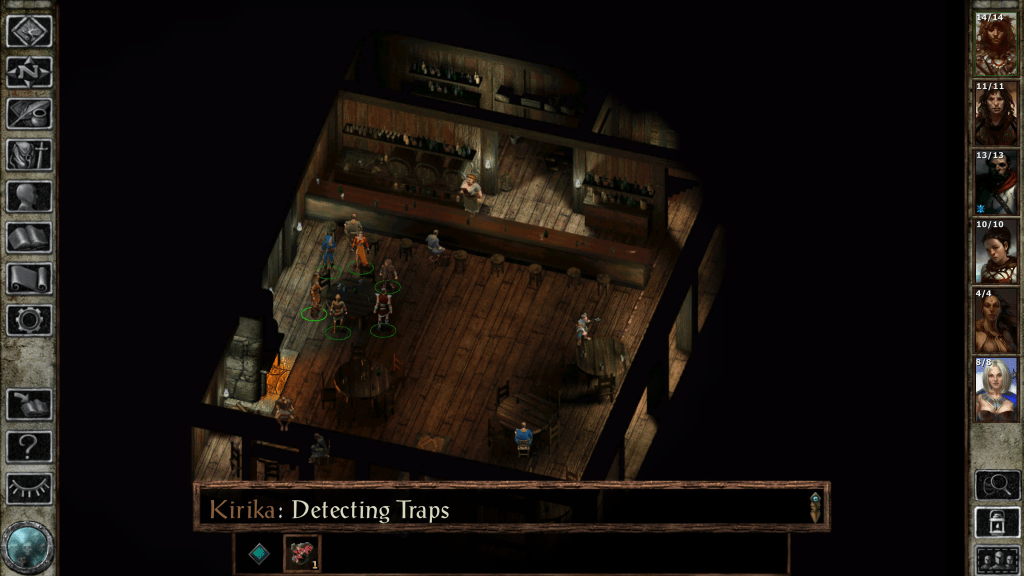Open game options with the gear icon
Image resolution: width=1024 pixels, height=576 pixels.
(29, 320)
